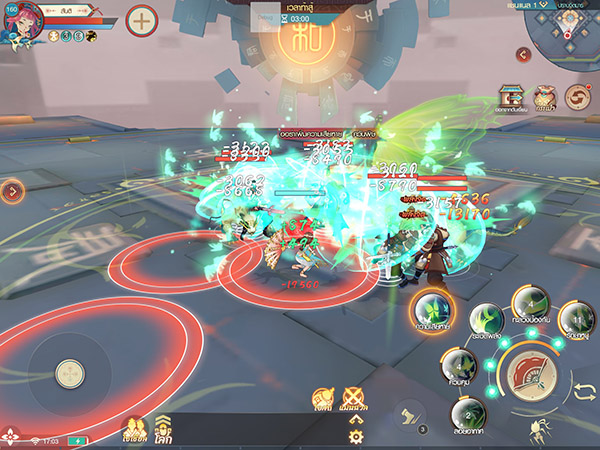Open the bag inventory icon
This screenshot has height=450, width=600.
[x=545, y=97]
